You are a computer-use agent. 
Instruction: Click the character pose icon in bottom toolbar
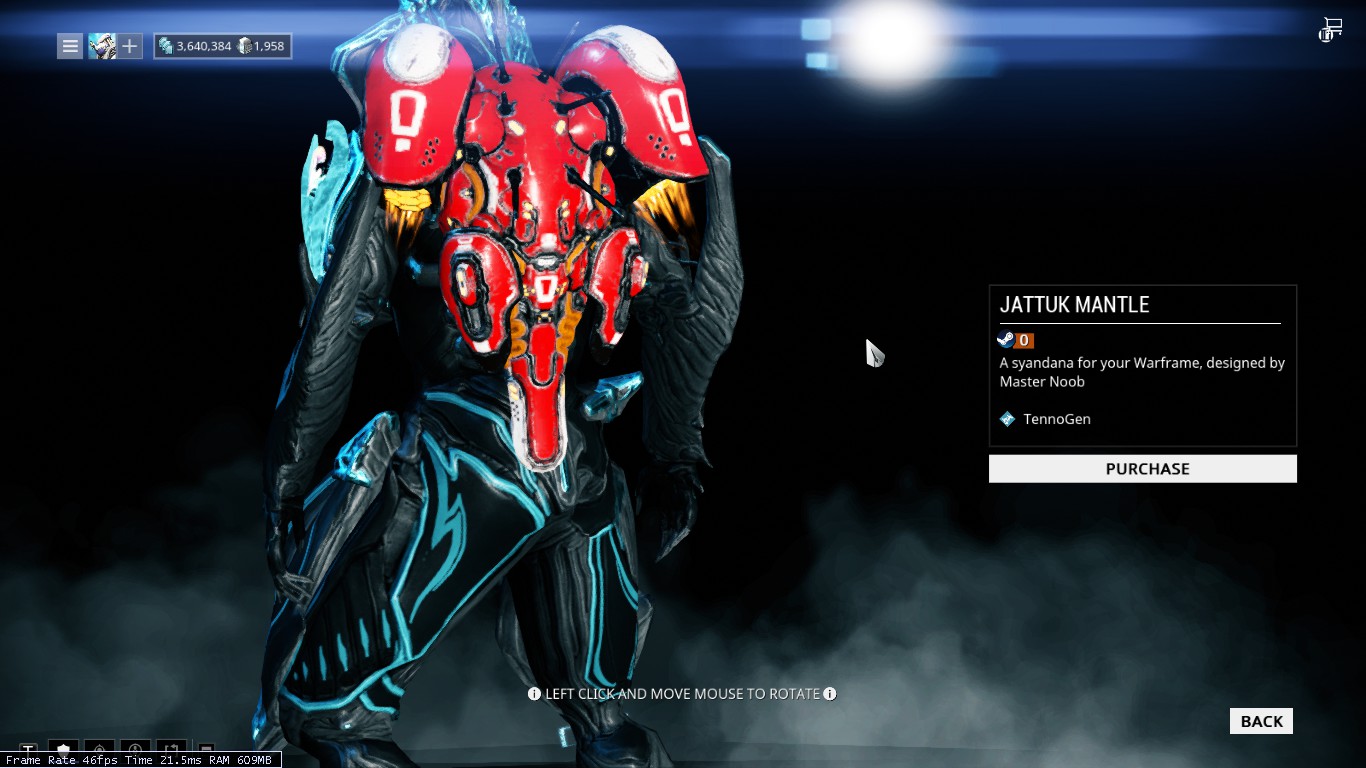point(134,748)
